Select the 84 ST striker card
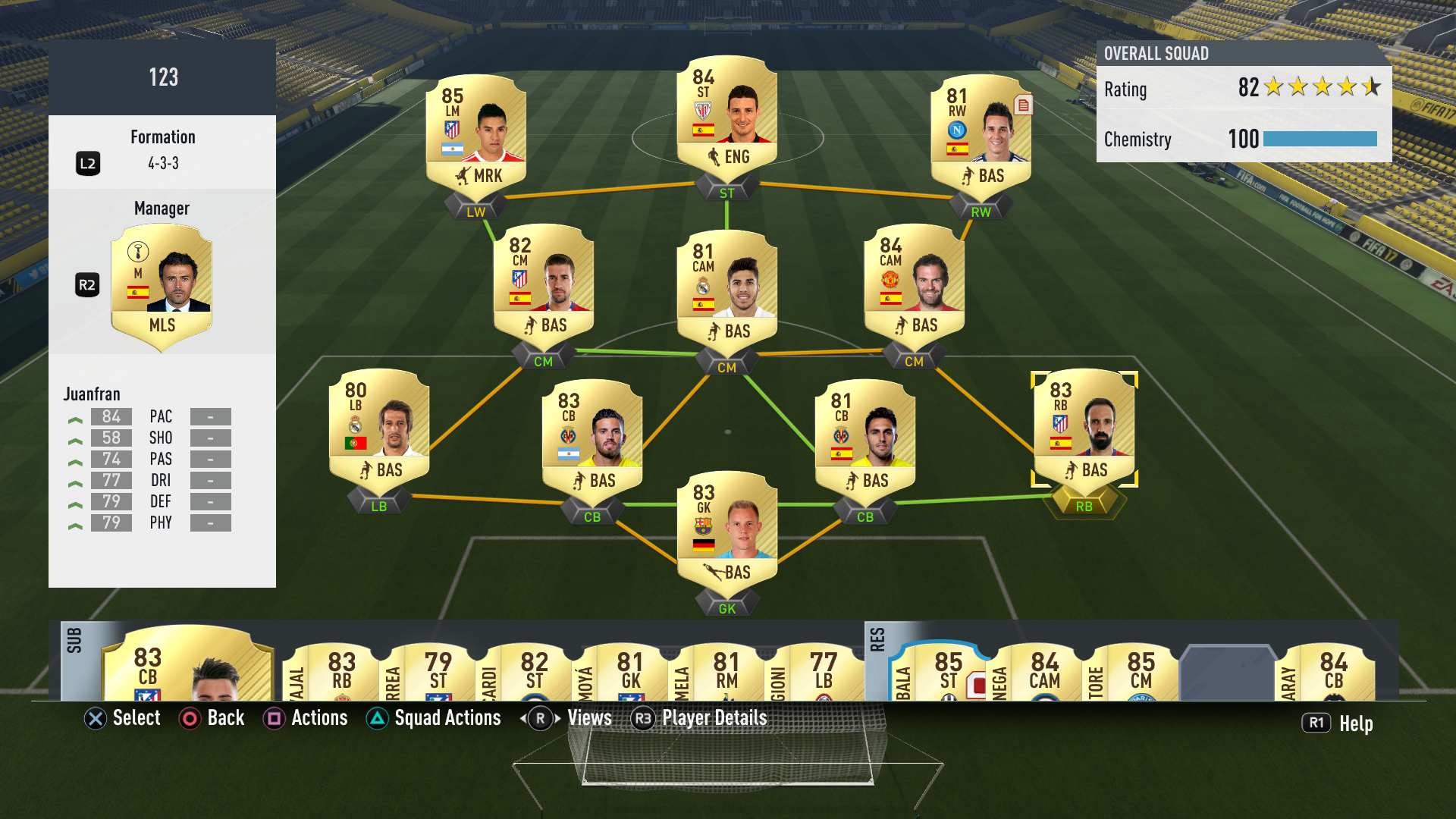This screenshot has width=1456, height=819. pos(726,114)
